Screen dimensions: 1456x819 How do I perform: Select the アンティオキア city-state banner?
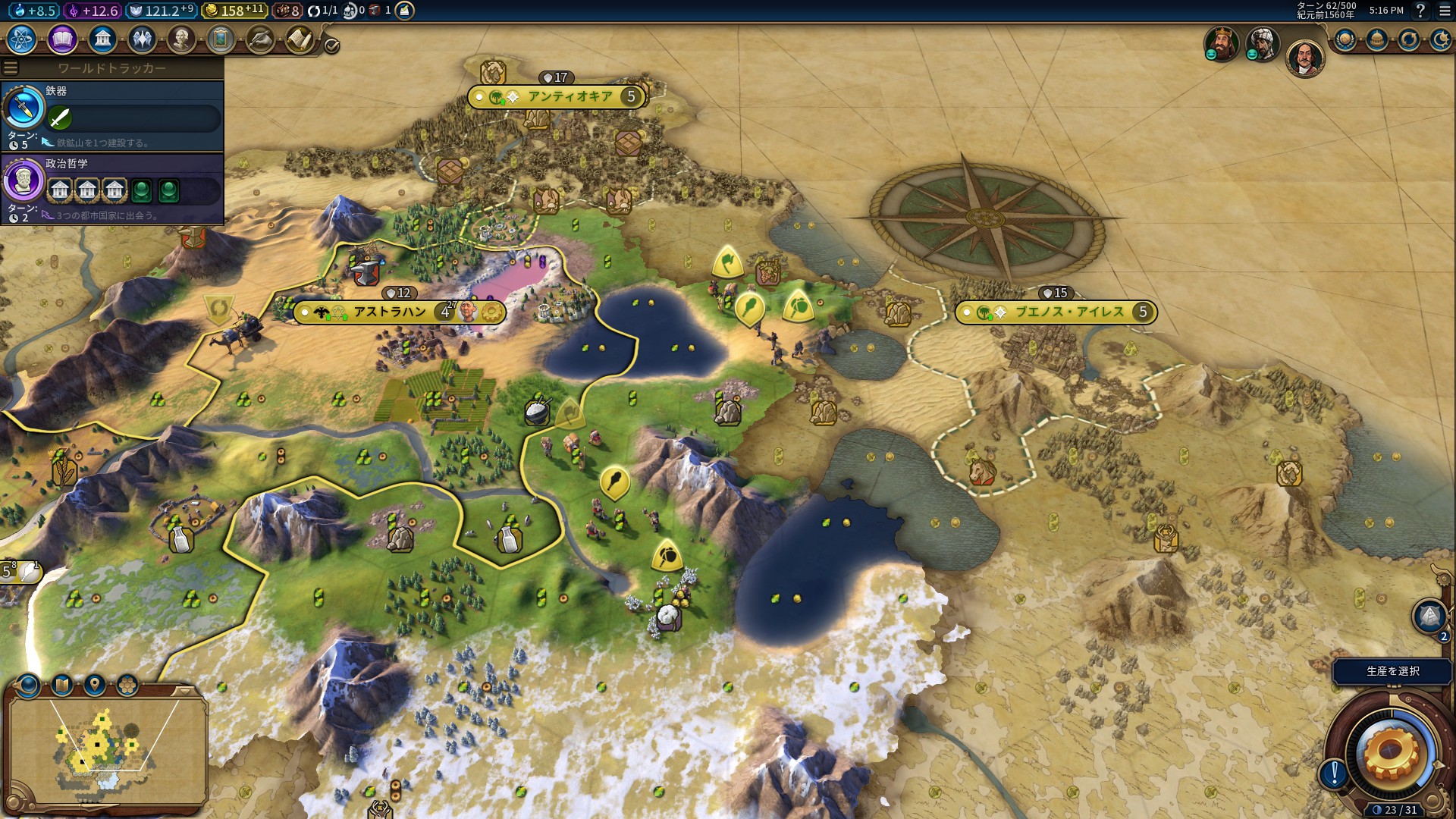pos(570,97)
